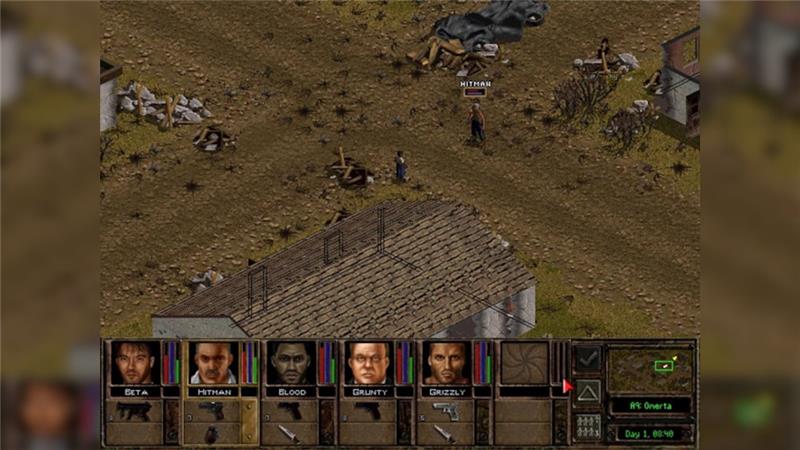Select Hitman's portrait
The width and height of the screenshot is (800, 450).
click(212, 363)
